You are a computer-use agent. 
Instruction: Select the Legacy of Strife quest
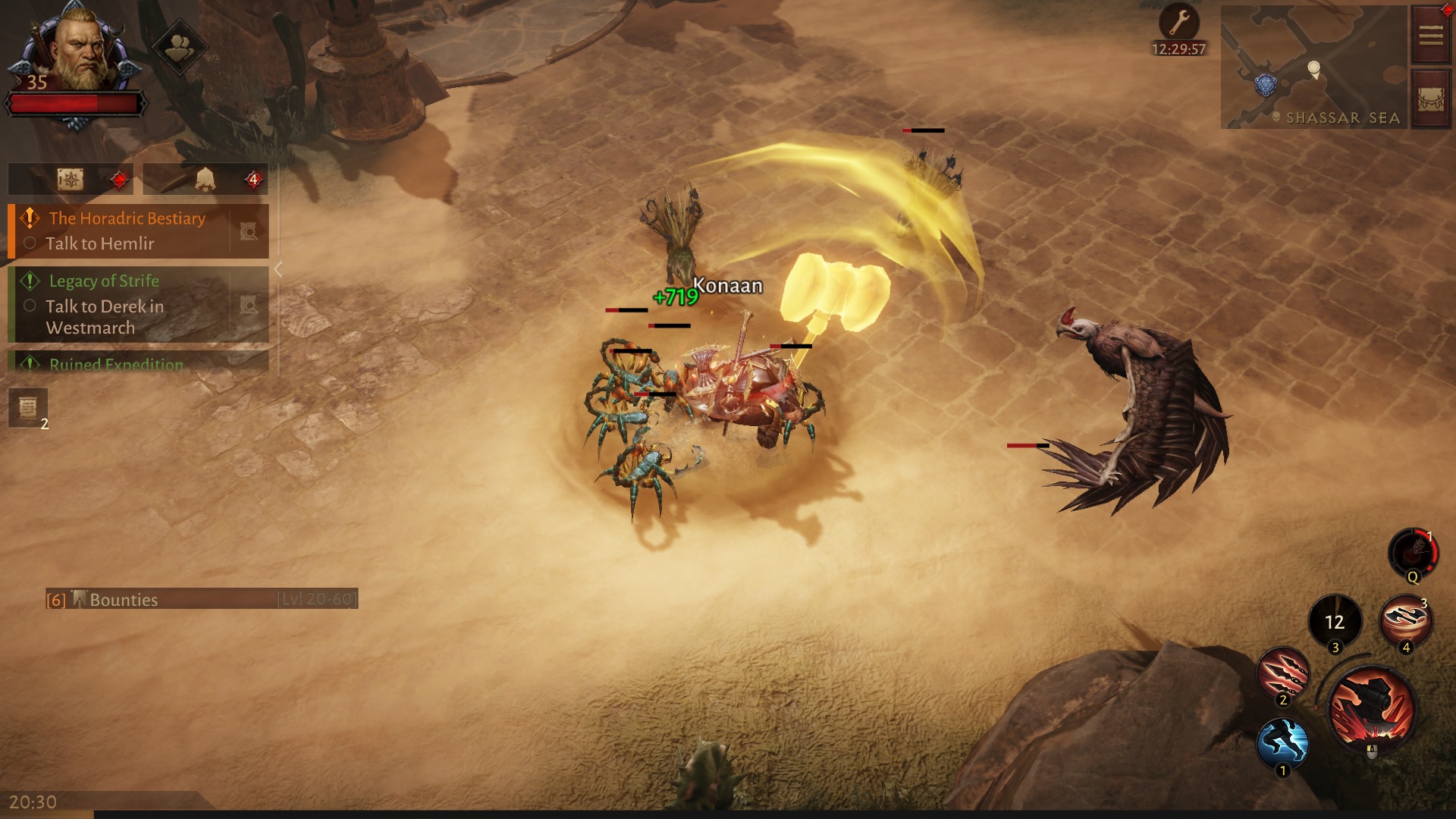[103, 281]
